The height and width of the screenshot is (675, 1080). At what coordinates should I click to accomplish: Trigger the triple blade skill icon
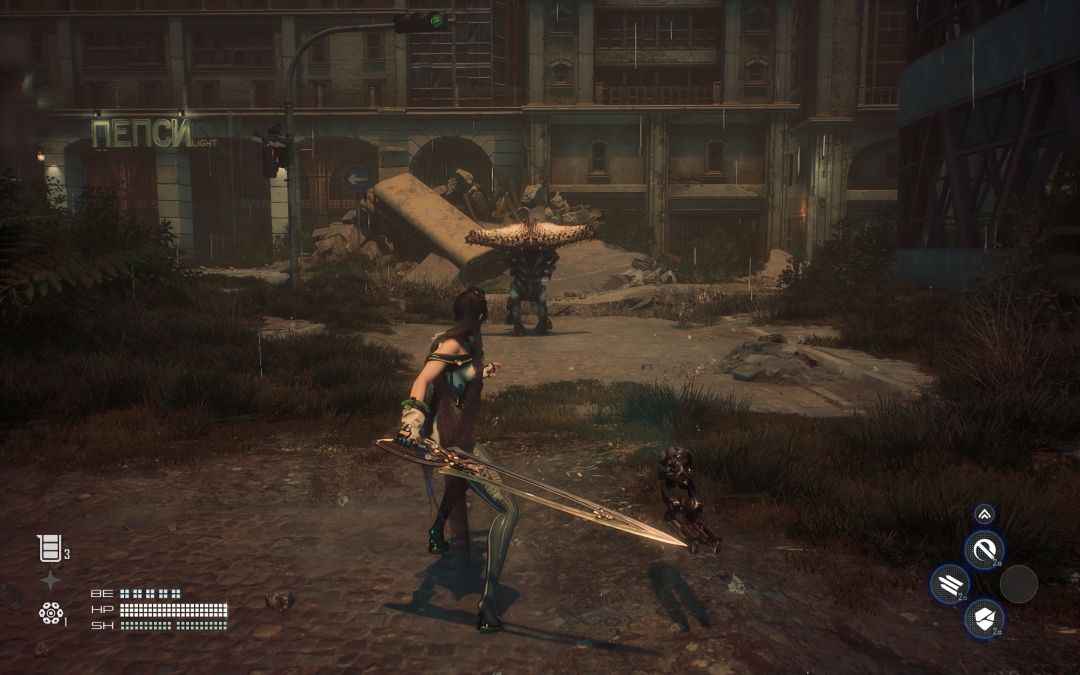[948, 584]
